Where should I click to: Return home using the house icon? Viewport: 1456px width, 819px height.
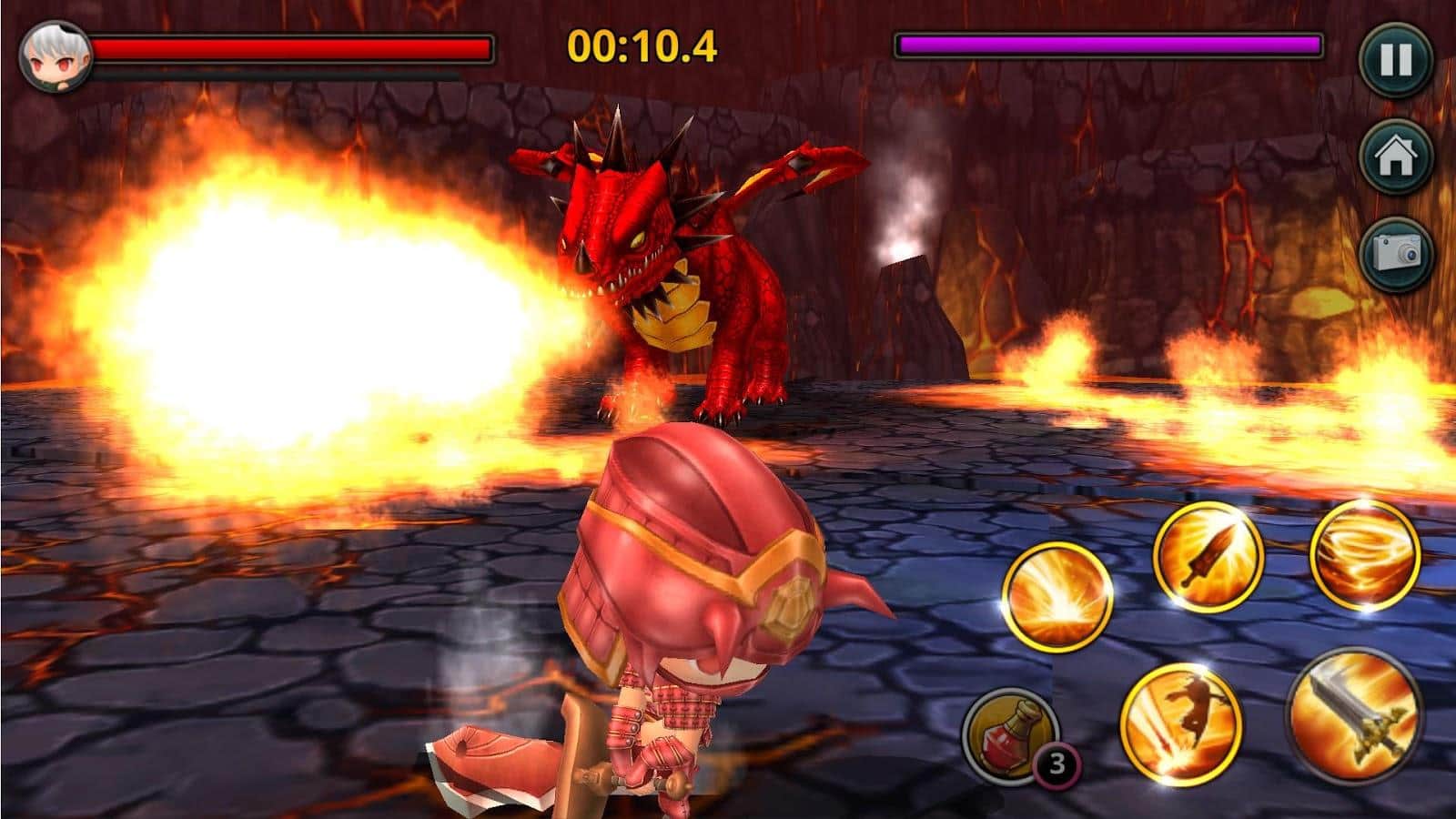[1396, 157]
